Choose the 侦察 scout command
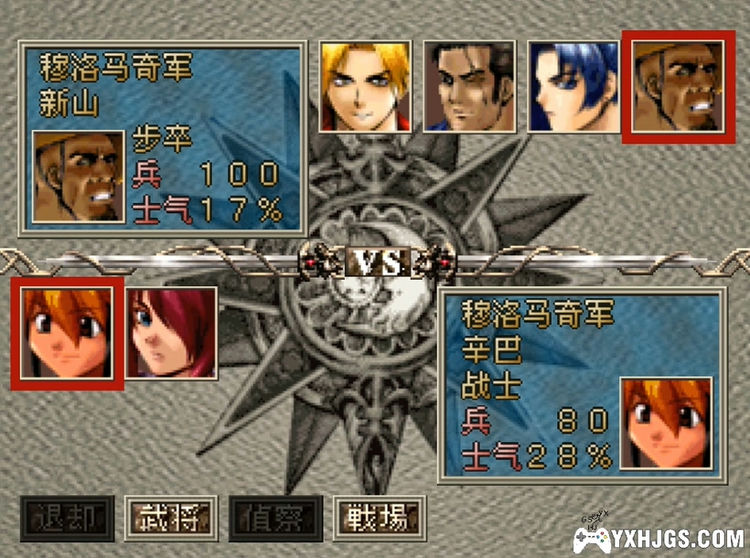 tap(275, 518)
